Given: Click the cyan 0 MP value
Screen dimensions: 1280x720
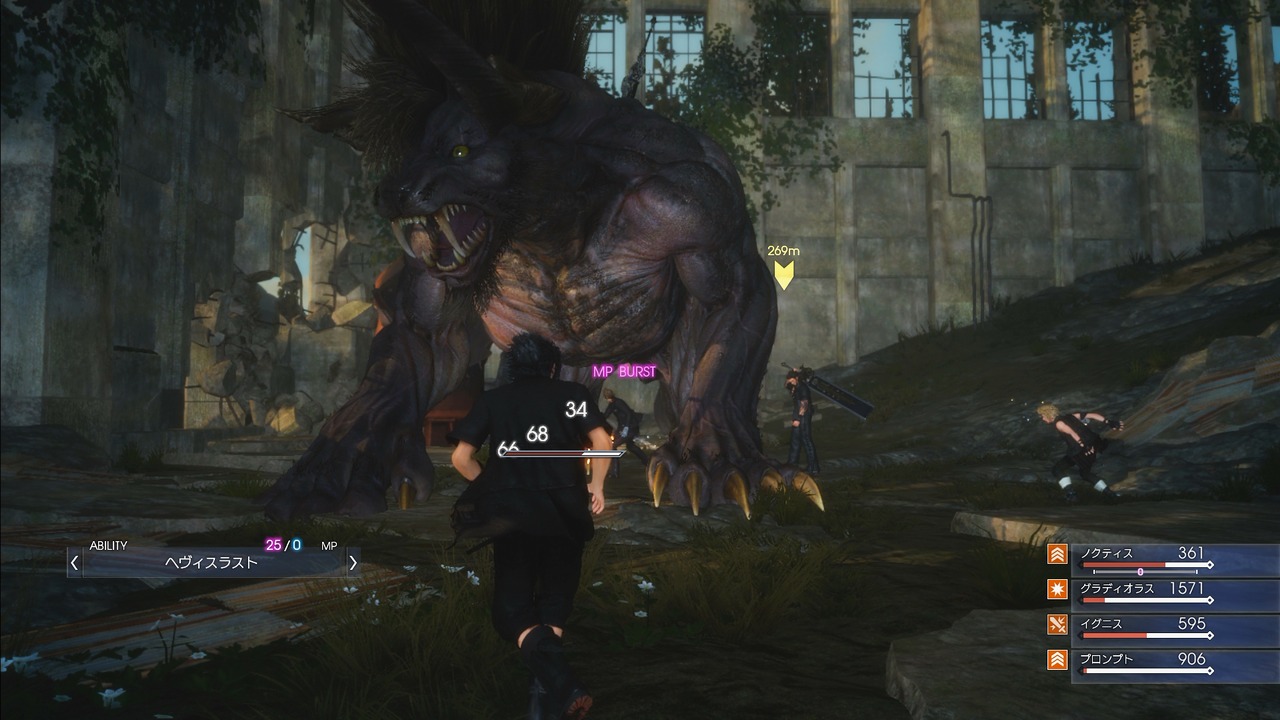Looking at the screenshot, I should [x=294, y=545].
